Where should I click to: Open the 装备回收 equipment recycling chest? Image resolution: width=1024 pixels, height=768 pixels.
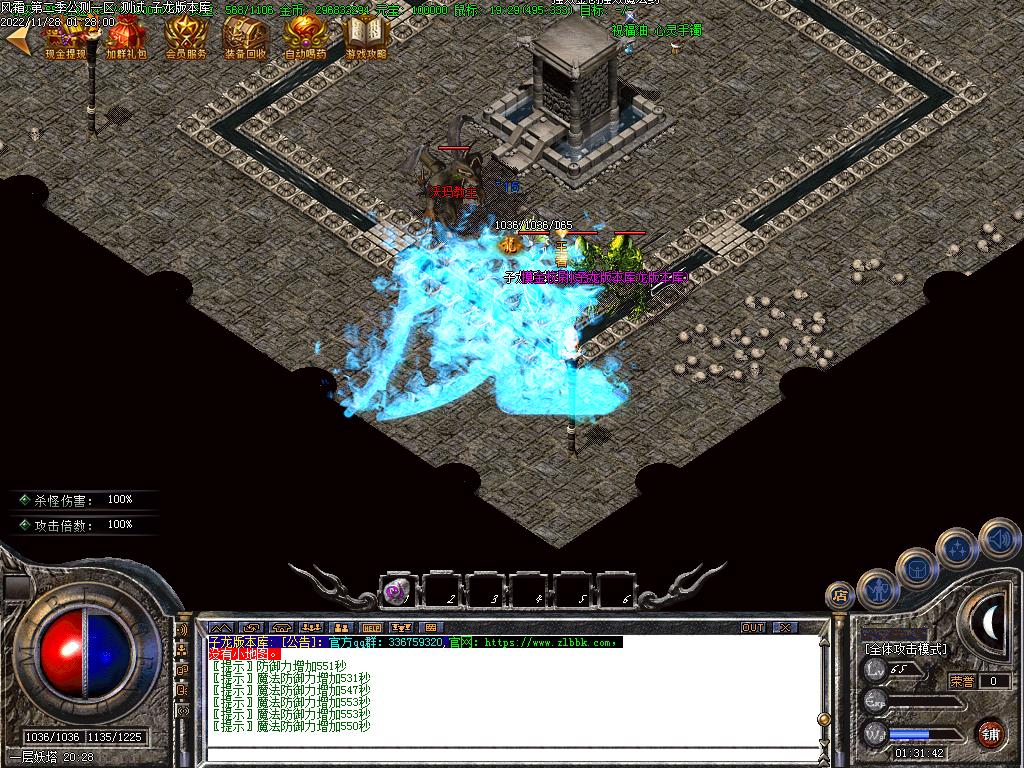[x=245, y=38]
